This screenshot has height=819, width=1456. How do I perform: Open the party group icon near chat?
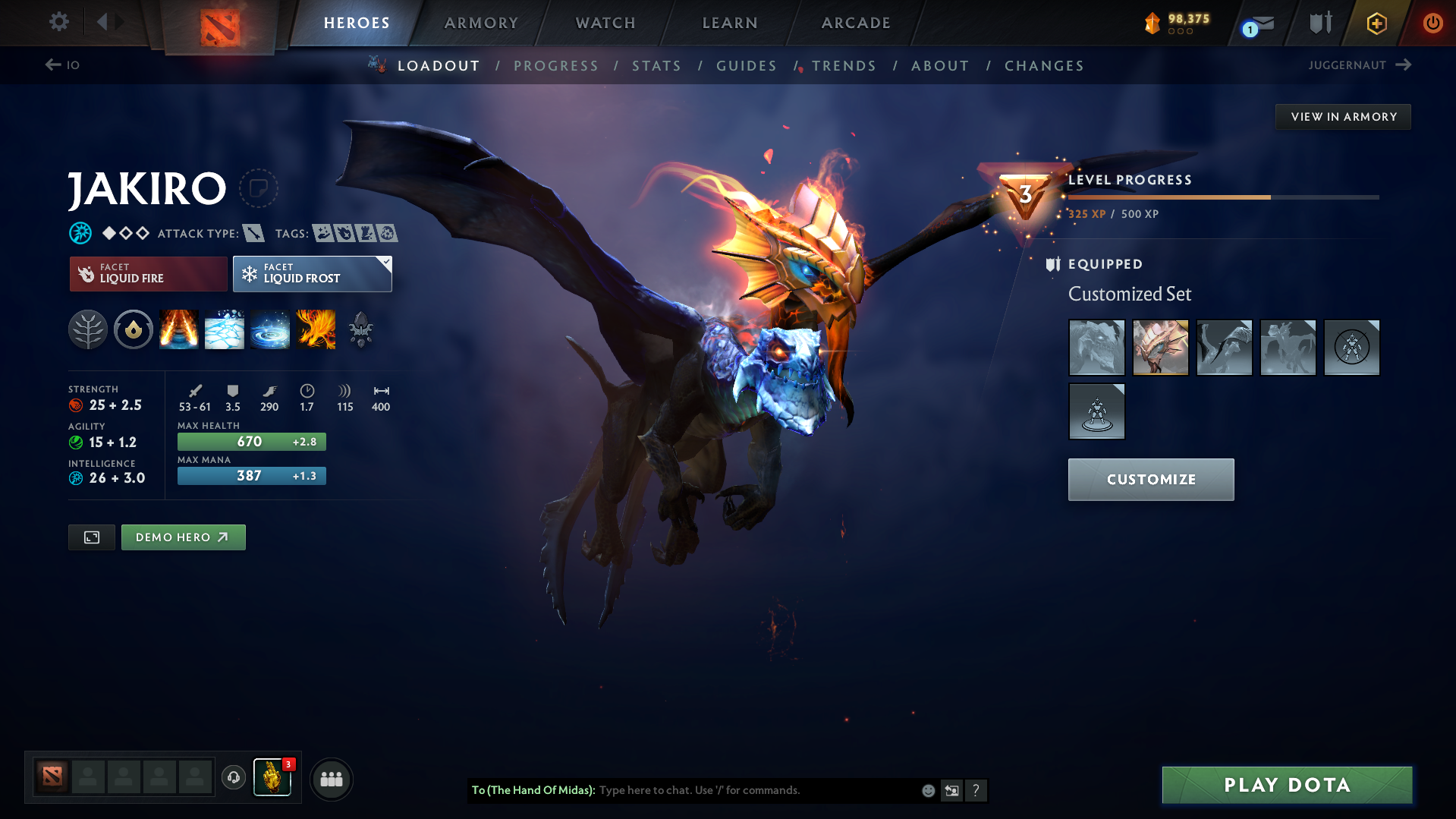(331, 779)
